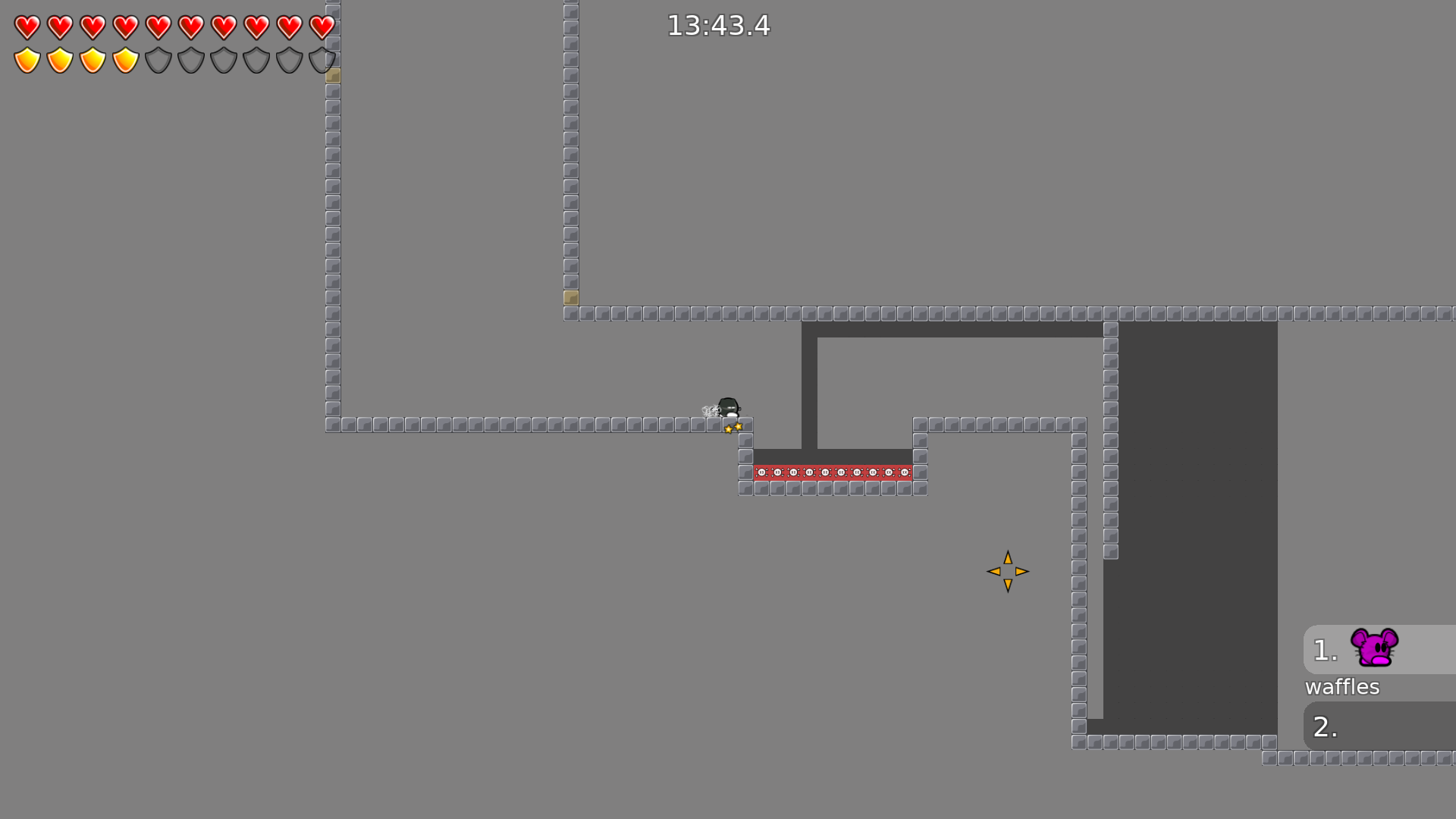Click the twin stars under the player character
1456x819 pixels.
[x=733, y=427]
